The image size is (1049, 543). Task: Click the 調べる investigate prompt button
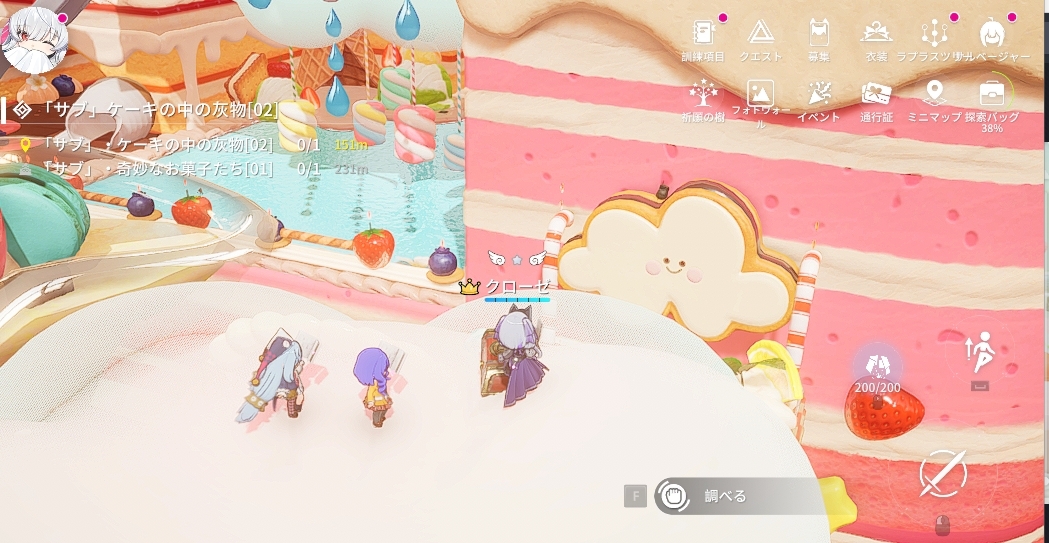(724, 496)
